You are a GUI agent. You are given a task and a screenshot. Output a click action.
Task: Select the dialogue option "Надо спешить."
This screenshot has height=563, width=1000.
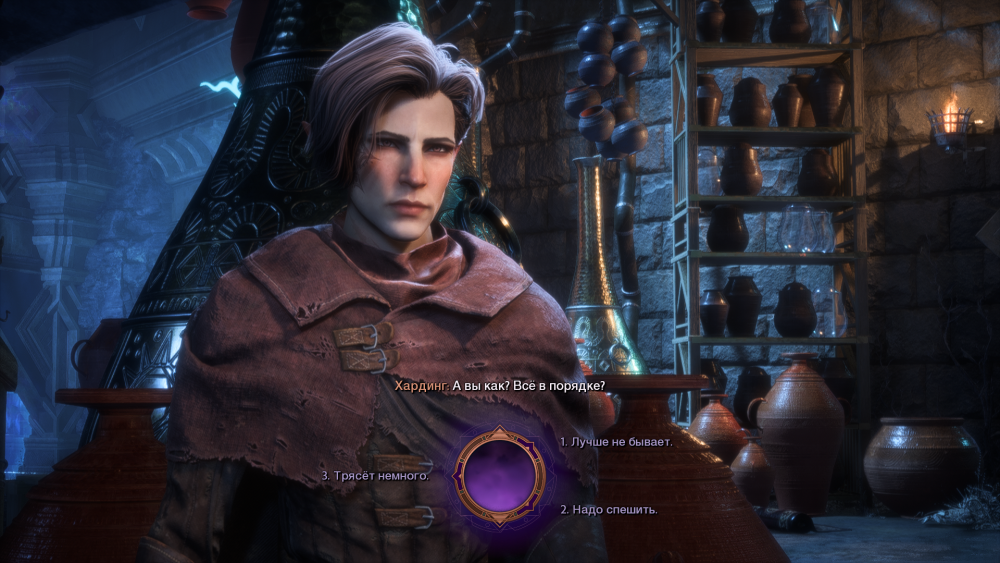609,509
